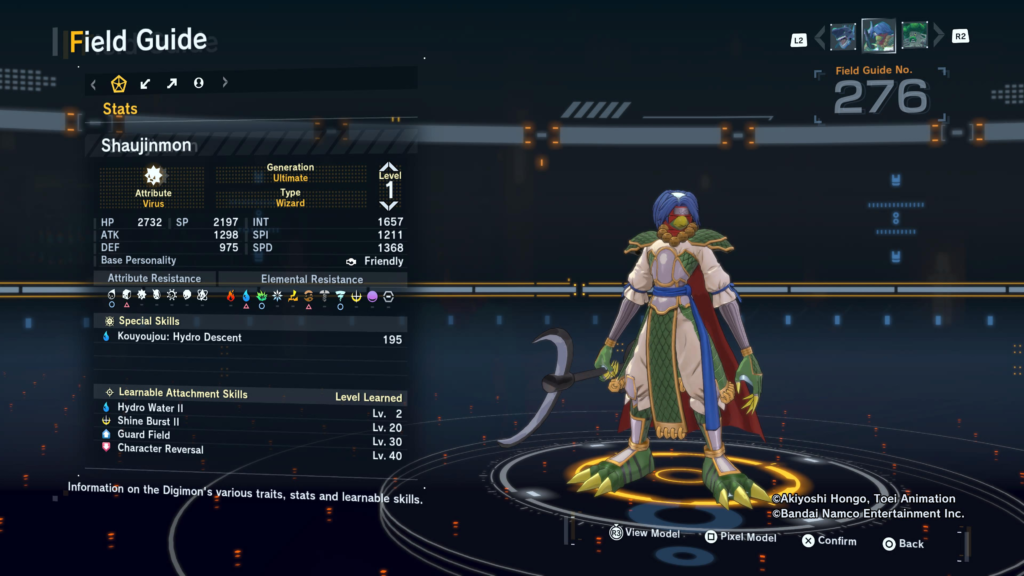The image size is (1024, 576).
Task: Click the View Model option
Action: [645, 534]
